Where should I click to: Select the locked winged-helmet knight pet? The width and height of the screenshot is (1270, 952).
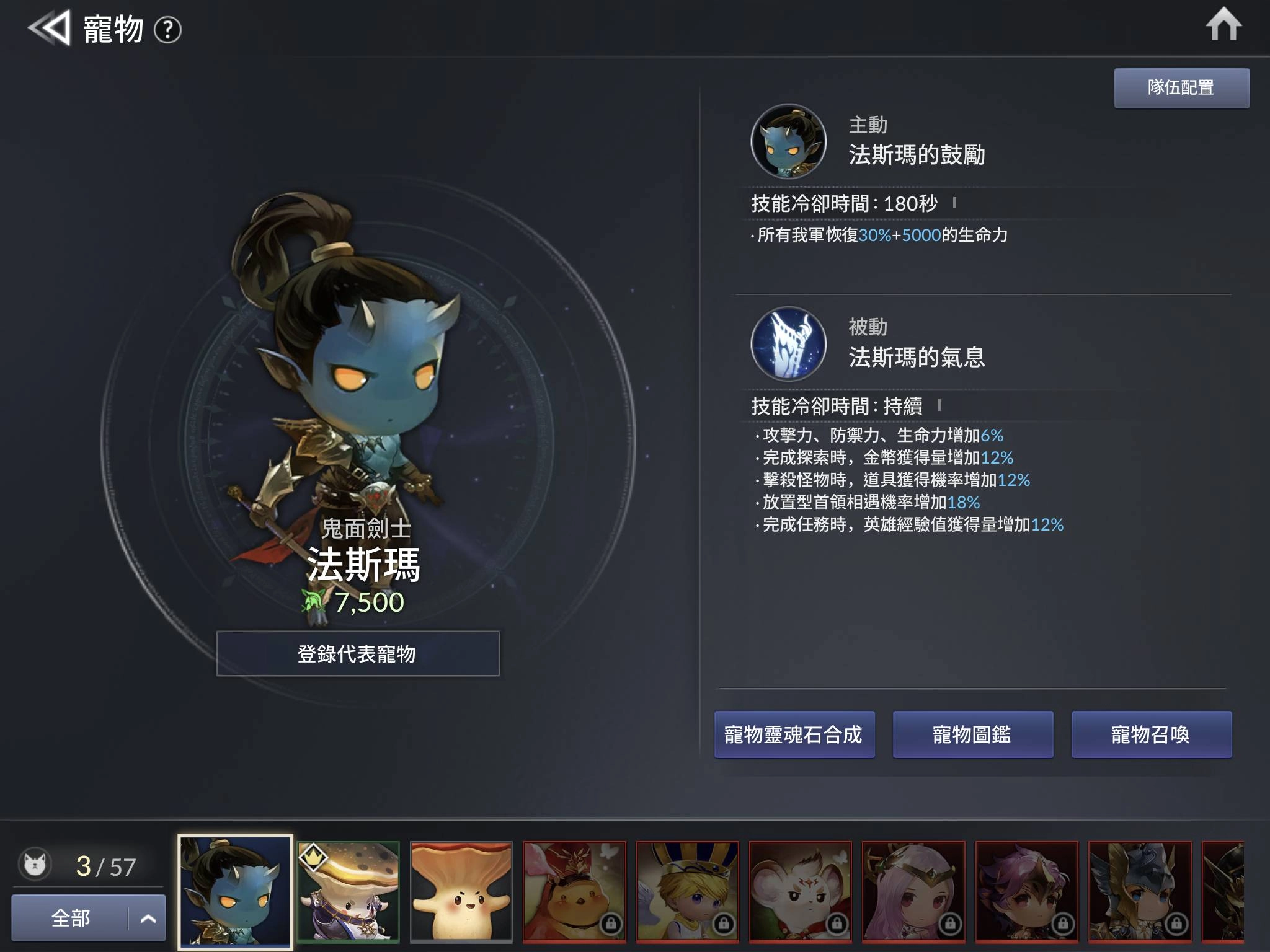[x=1140, y=891]
